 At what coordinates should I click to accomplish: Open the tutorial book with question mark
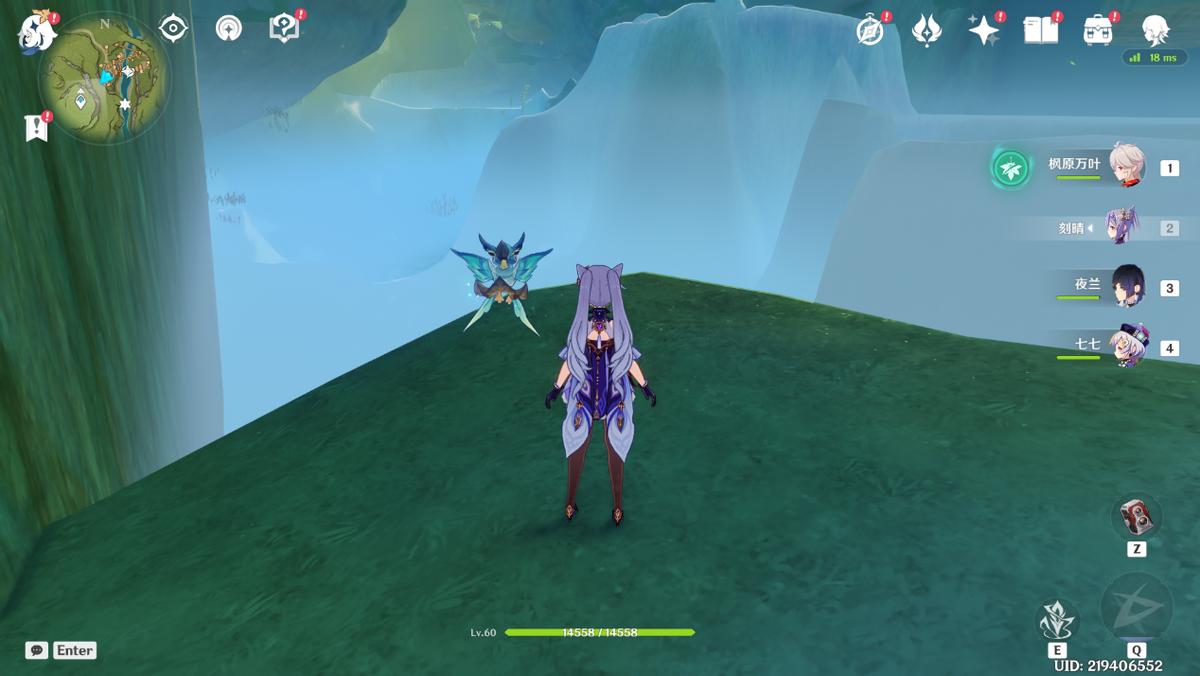click(284, 28)
